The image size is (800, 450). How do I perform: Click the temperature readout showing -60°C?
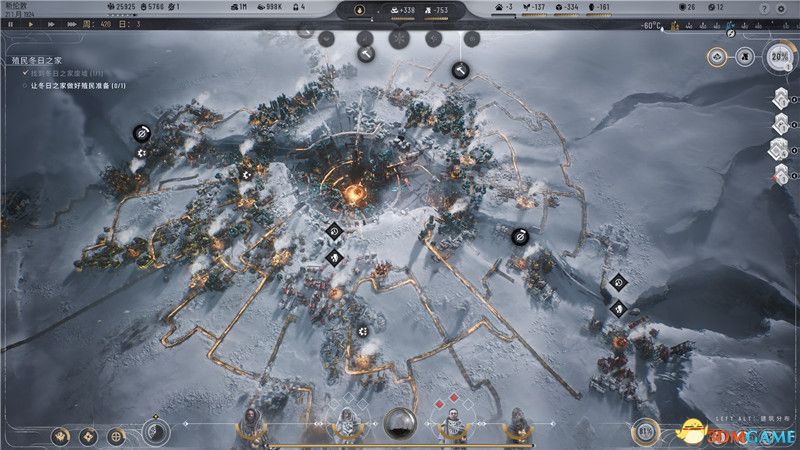click(x=651, y=24)
